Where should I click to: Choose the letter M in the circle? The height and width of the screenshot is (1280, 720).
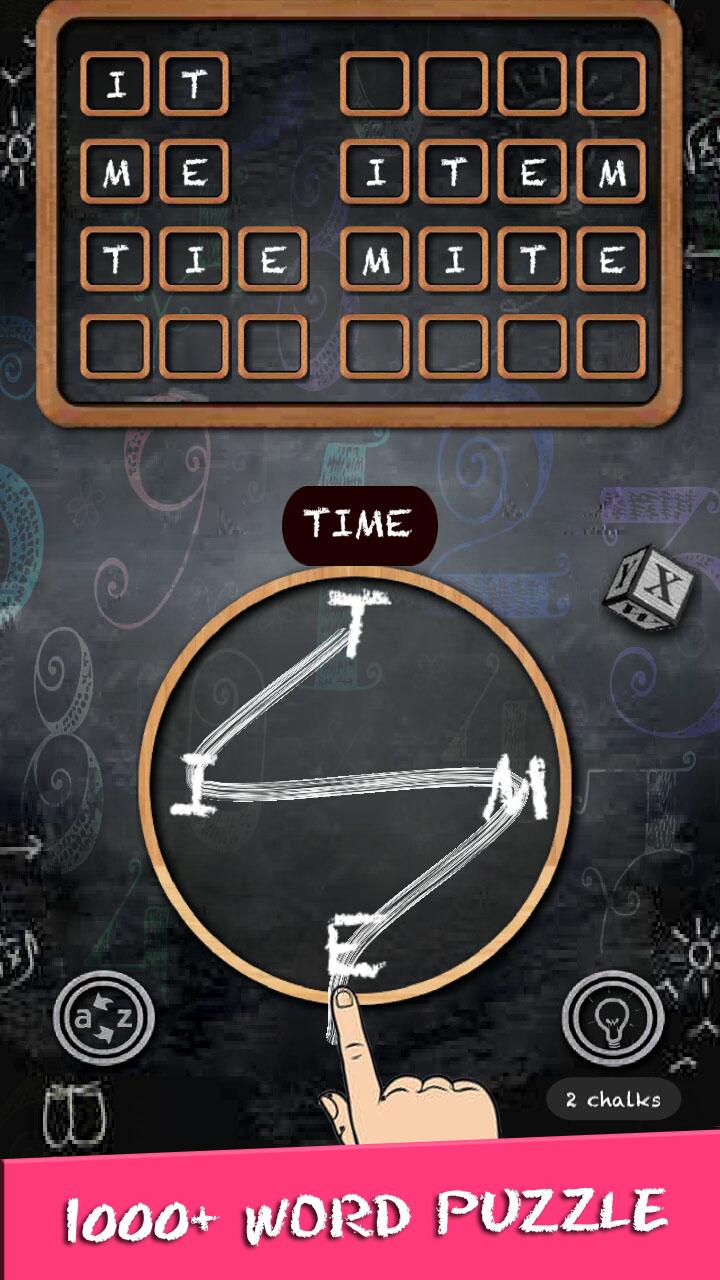(x=519, y=792)
